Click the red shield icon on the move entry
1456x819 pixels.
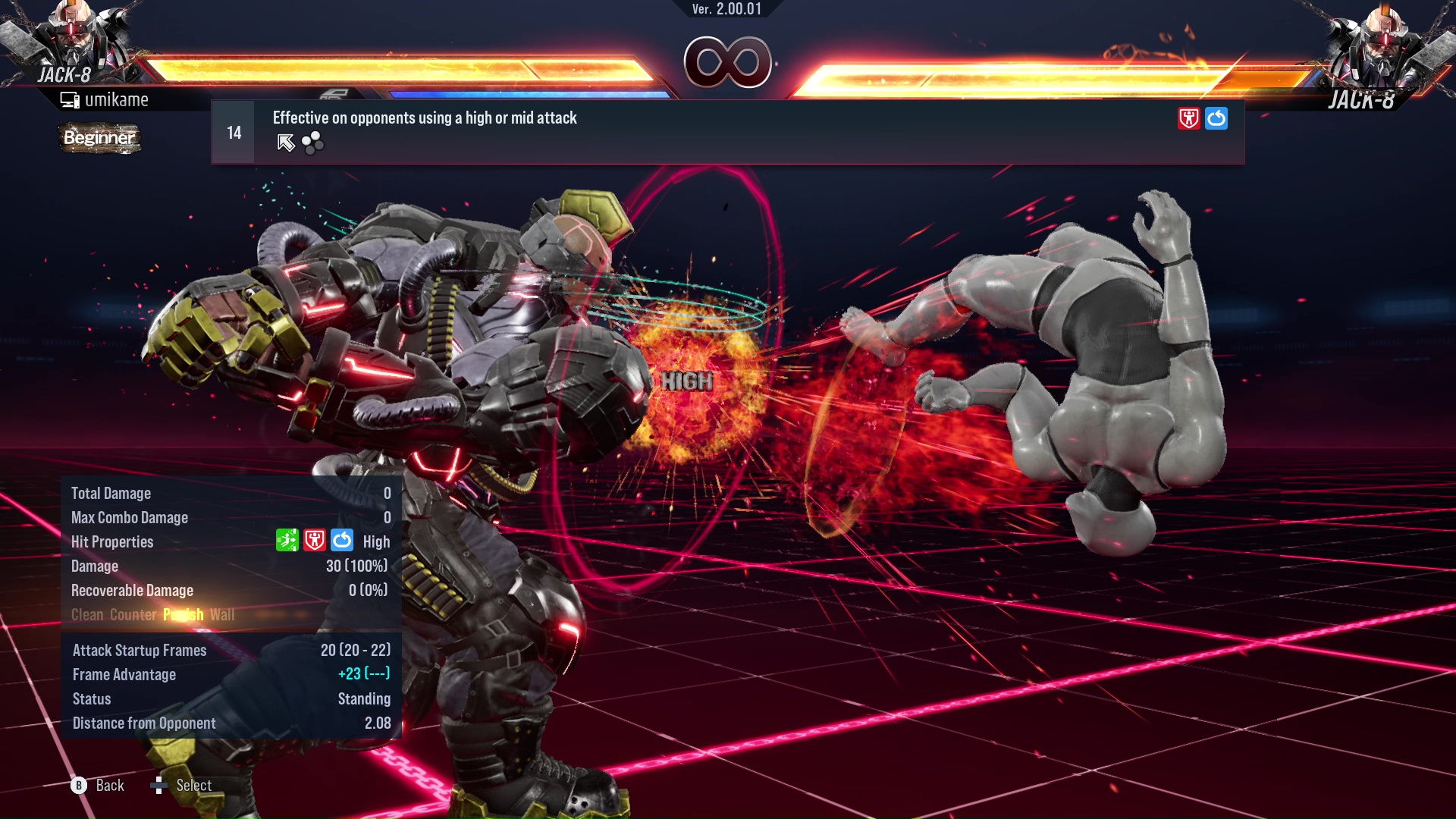click(x=1188, y=118)
